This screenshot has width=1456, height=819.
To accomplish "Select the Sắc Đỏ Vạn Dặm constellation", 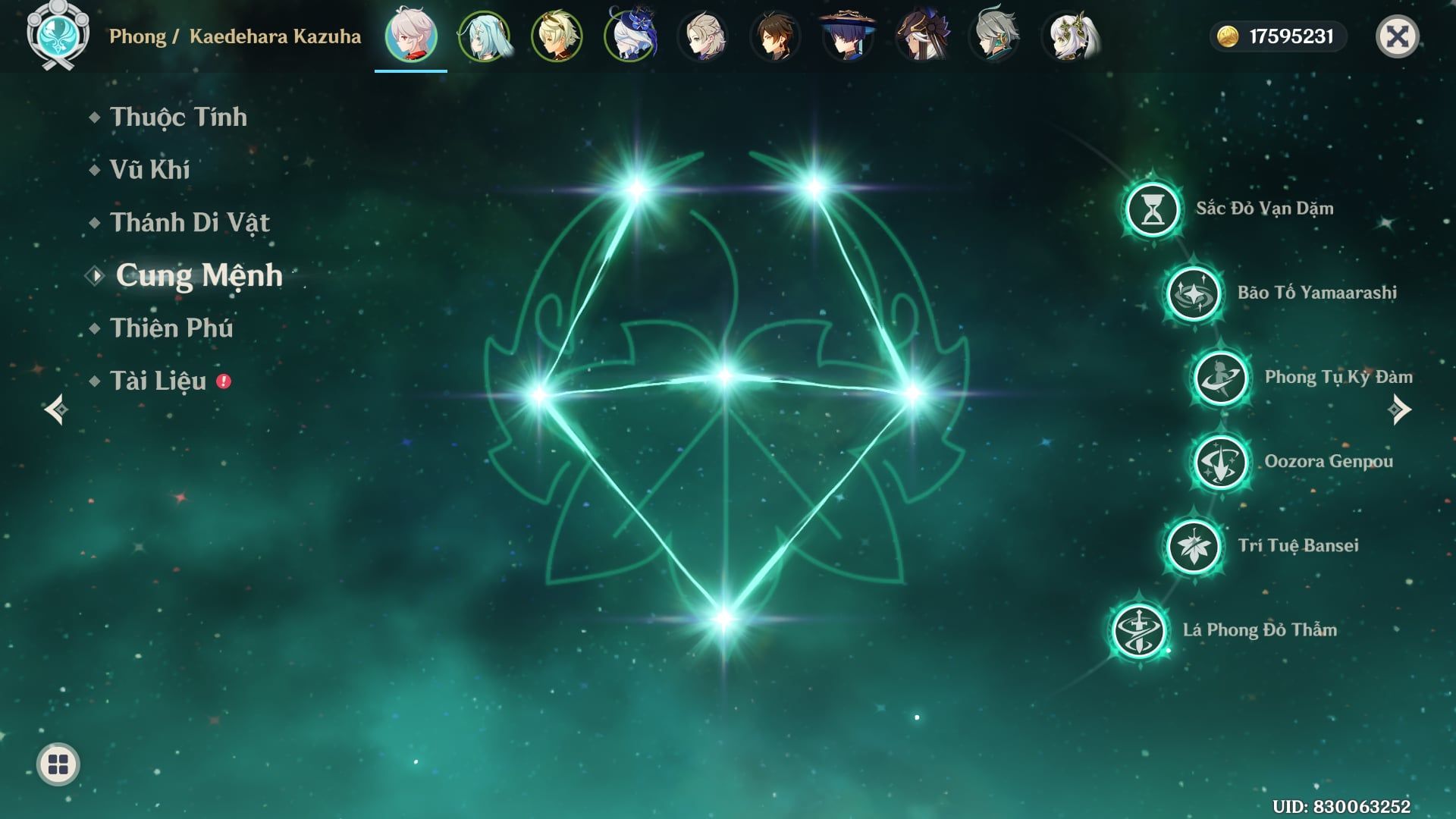I will [1153, 209].
